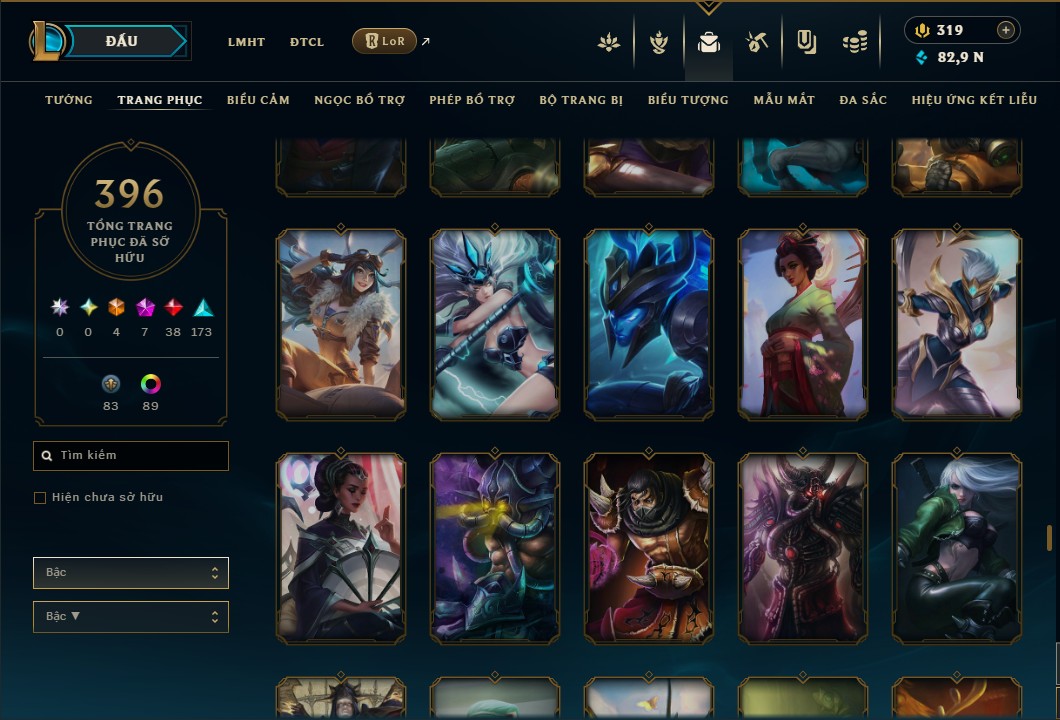Open the Bậc ▼ sort dropdown
1060x720 pixels.
click(131, 617)
